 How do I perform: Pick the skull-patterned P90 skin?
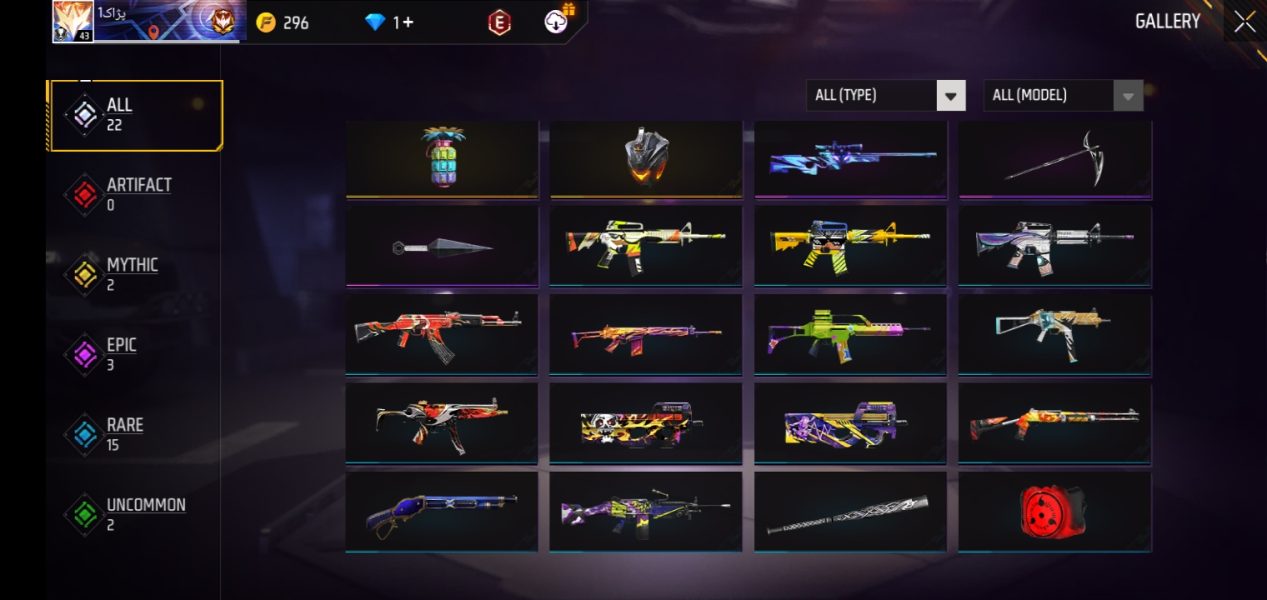click(x=646, y=422)
